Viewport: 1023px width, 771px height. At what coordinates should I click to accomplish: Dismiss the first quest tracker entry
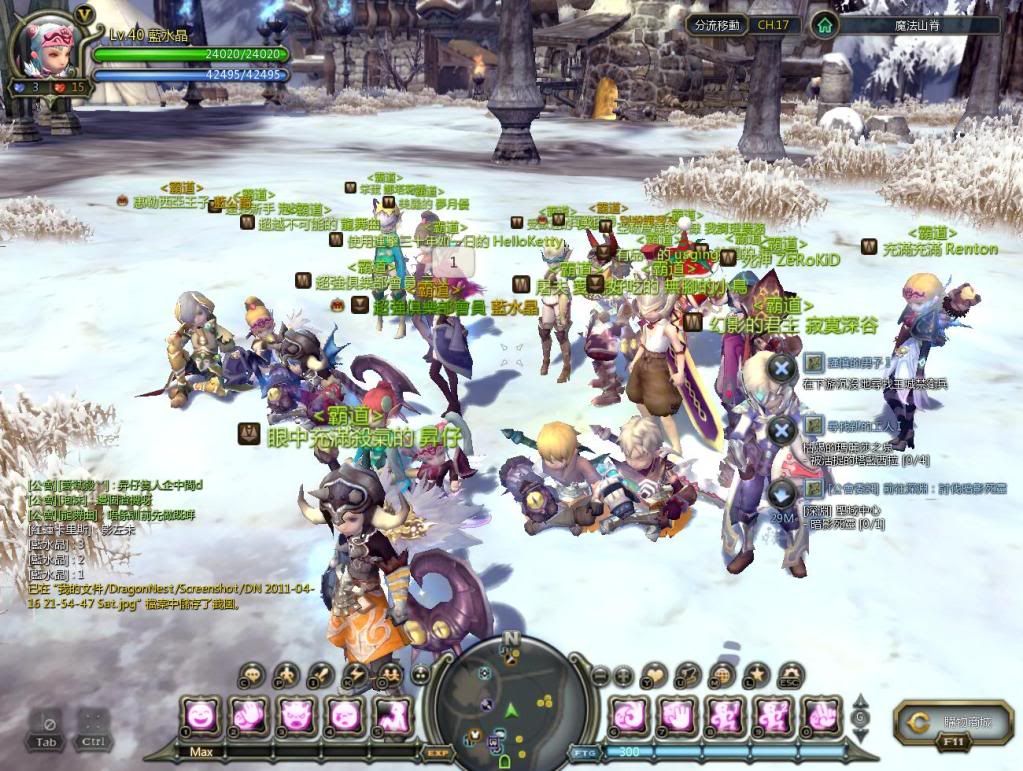click(x=781, y=368)
